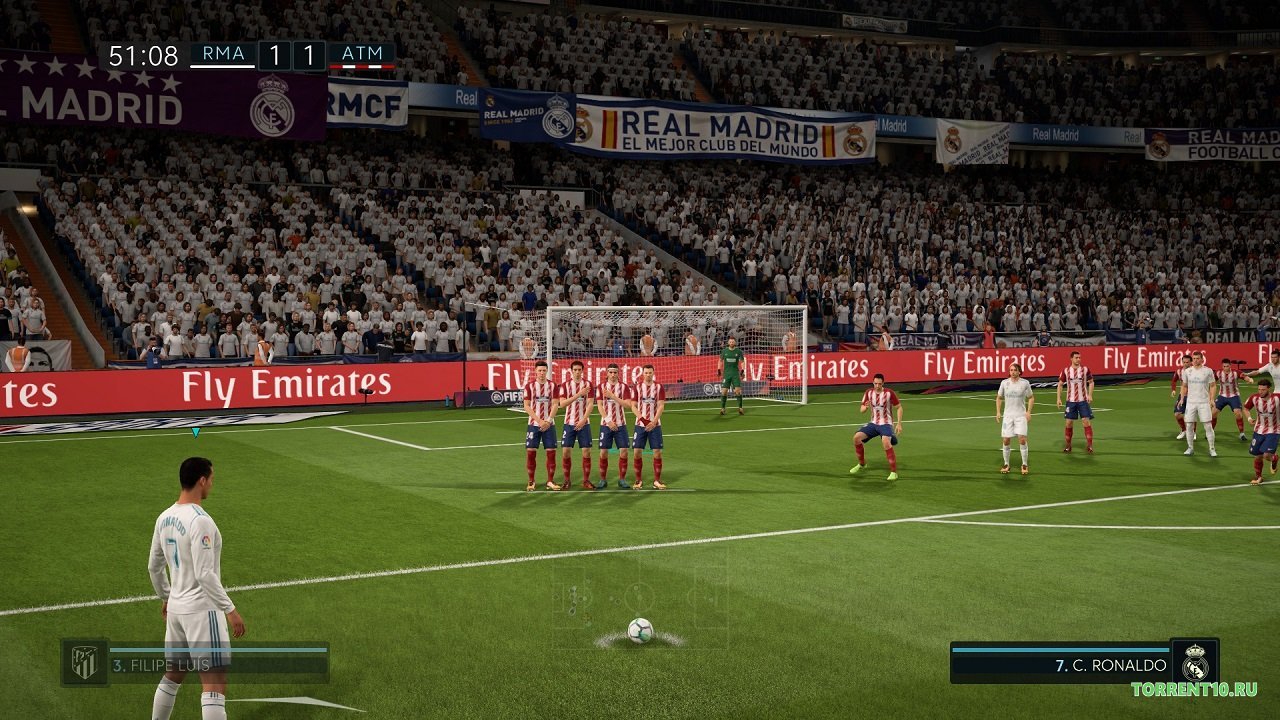Click the EA Sports FIFA logo on advertising board
This screenshot has height=720, width=1280.
[x=505, y=396]
